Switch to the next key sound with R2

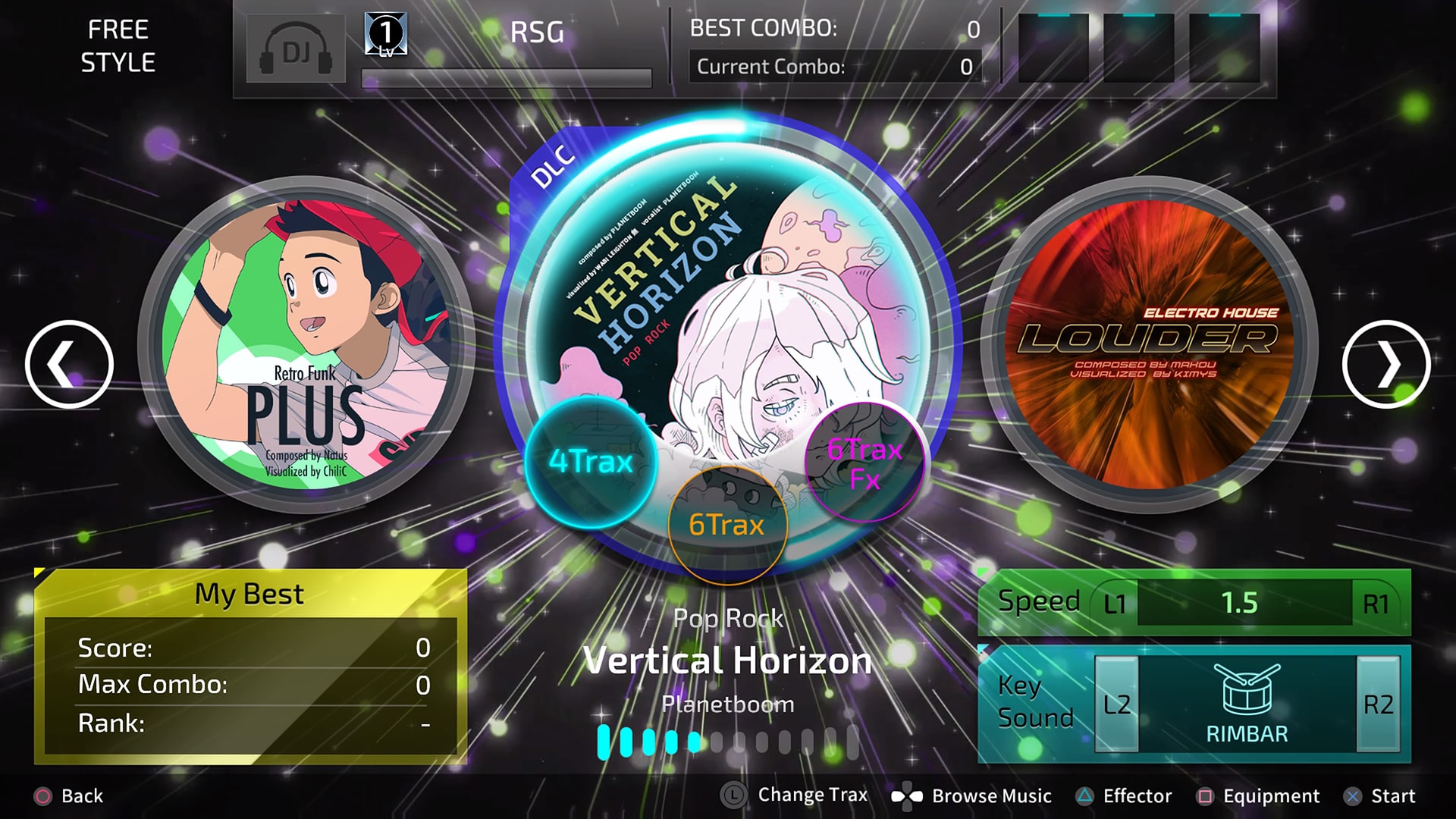coord(1377,704)
